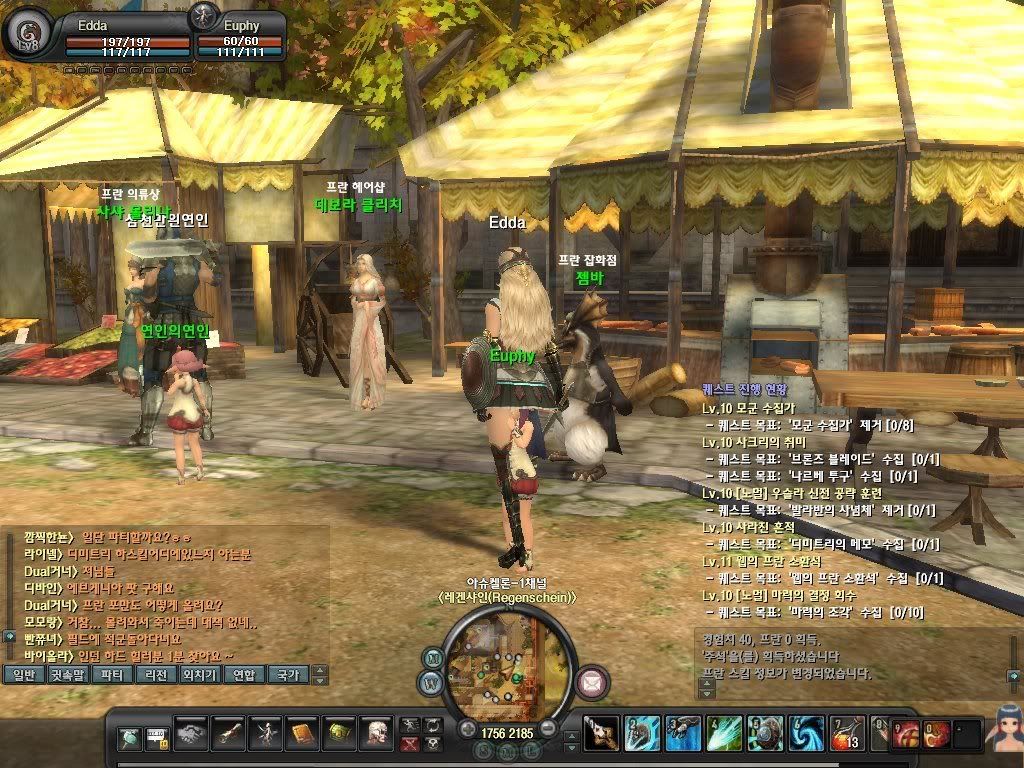1024x768 pixels.
Task: Use the red potion with count 13
Action: click(x=845, y=734)
